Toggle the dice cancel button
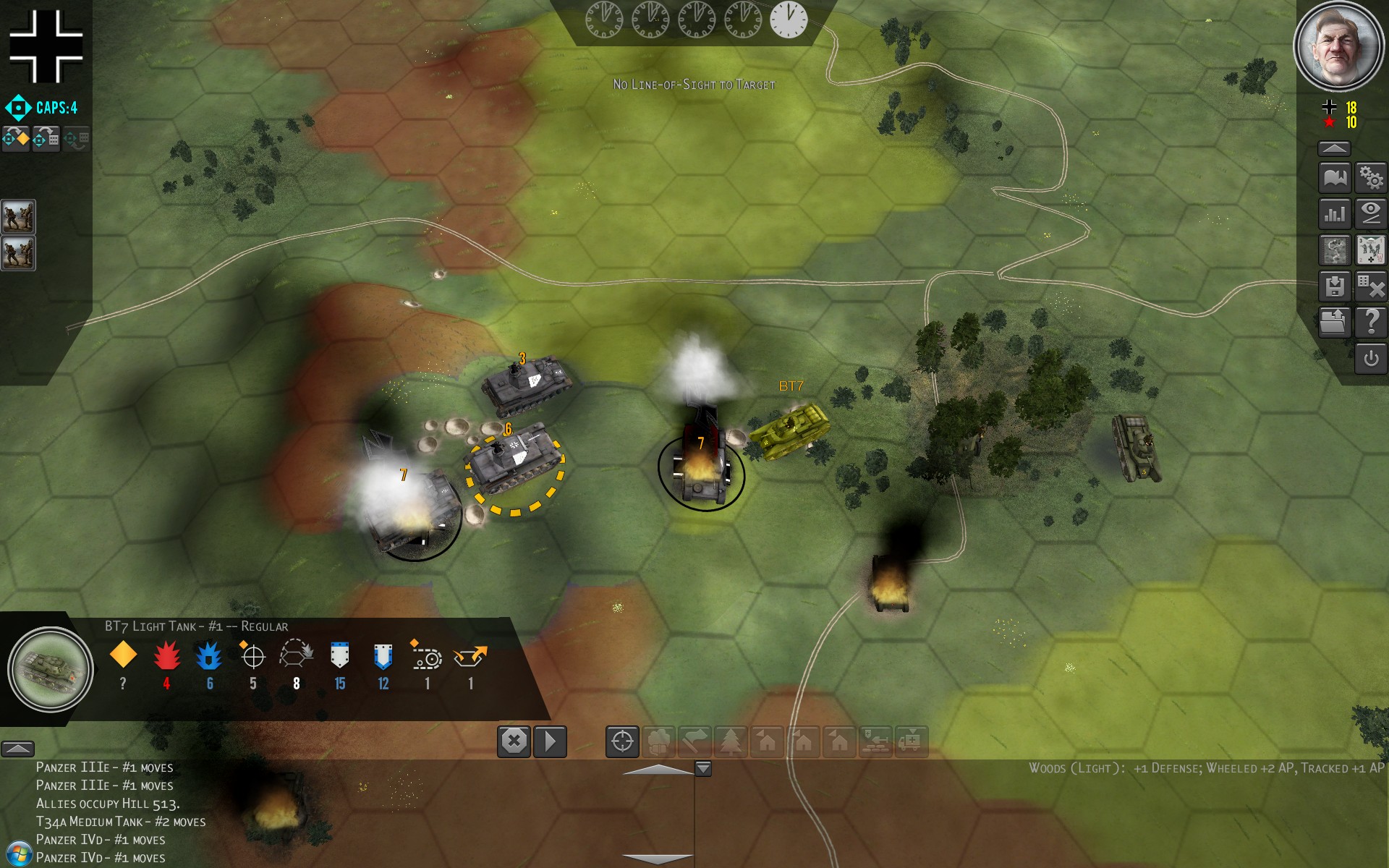The height and width of the screenshot is (868, 1389). tap(1371, 286)
